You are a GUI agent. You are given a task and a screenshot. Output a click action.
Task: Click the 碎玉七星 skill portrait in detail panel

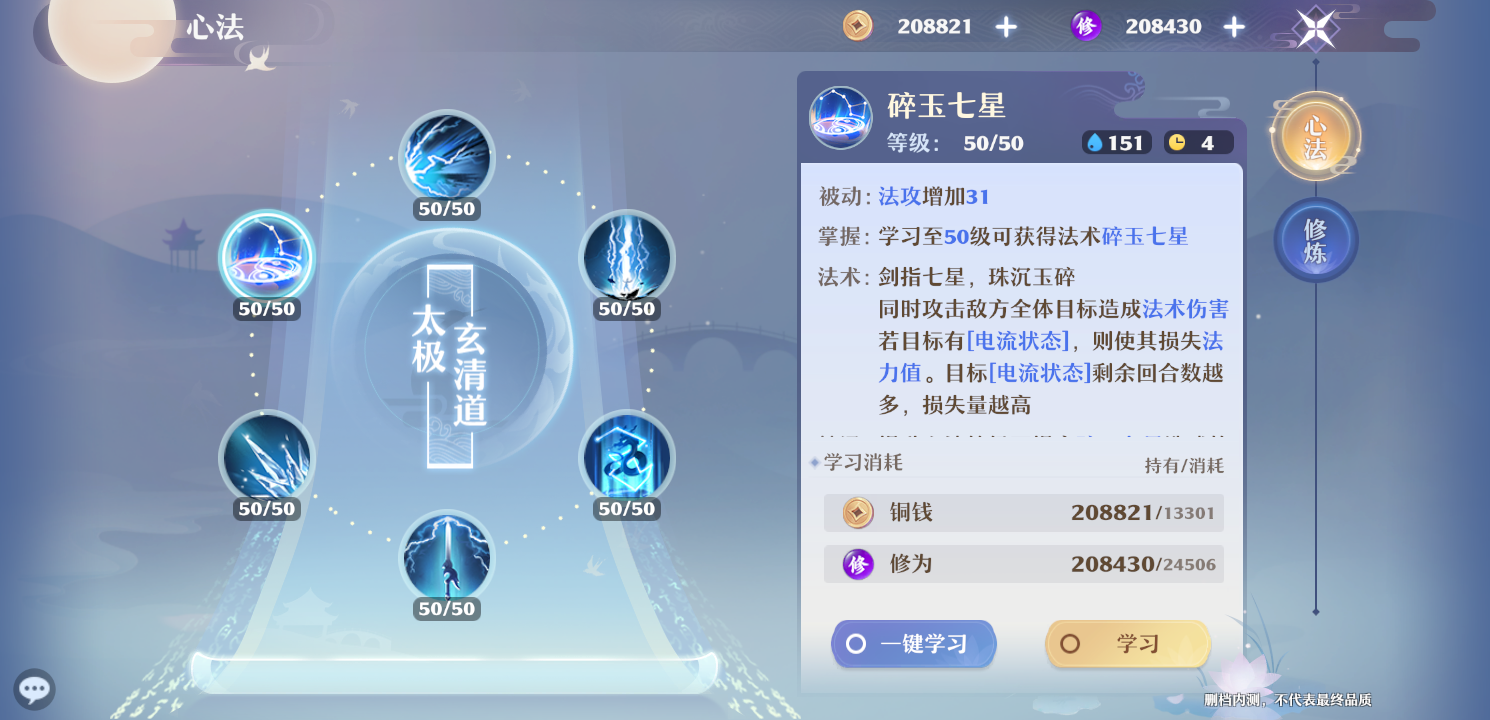840,117
